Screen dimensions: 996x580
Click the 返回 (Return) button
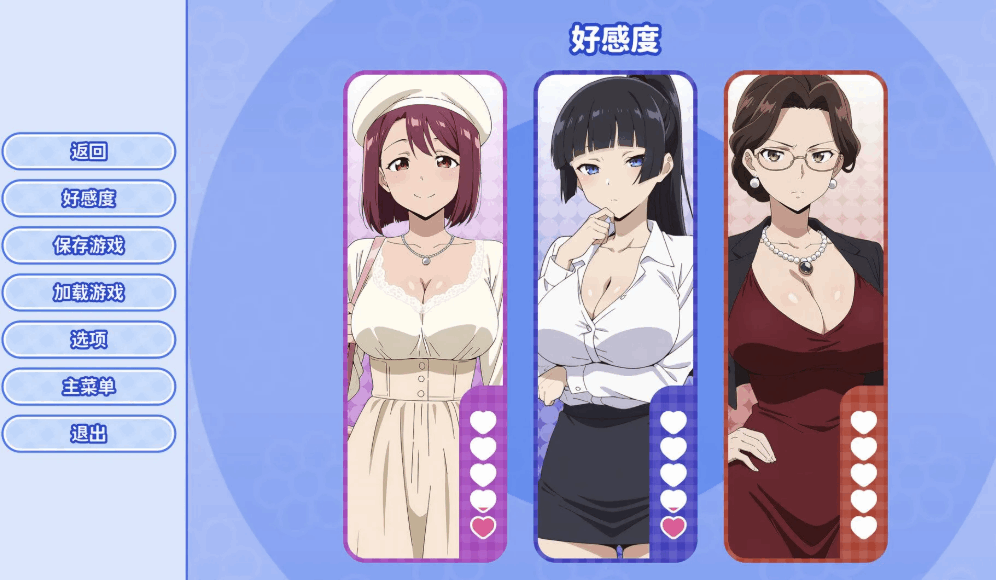pos(89,152)
